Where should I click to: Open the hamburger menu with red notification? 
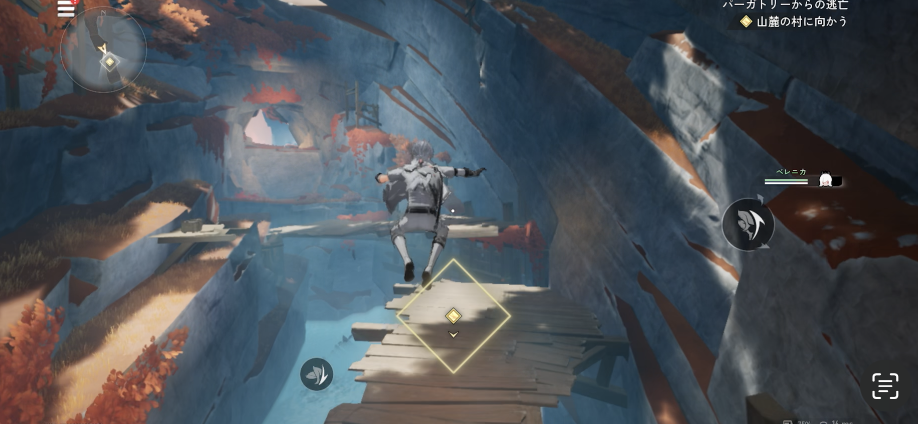[66, 9]
